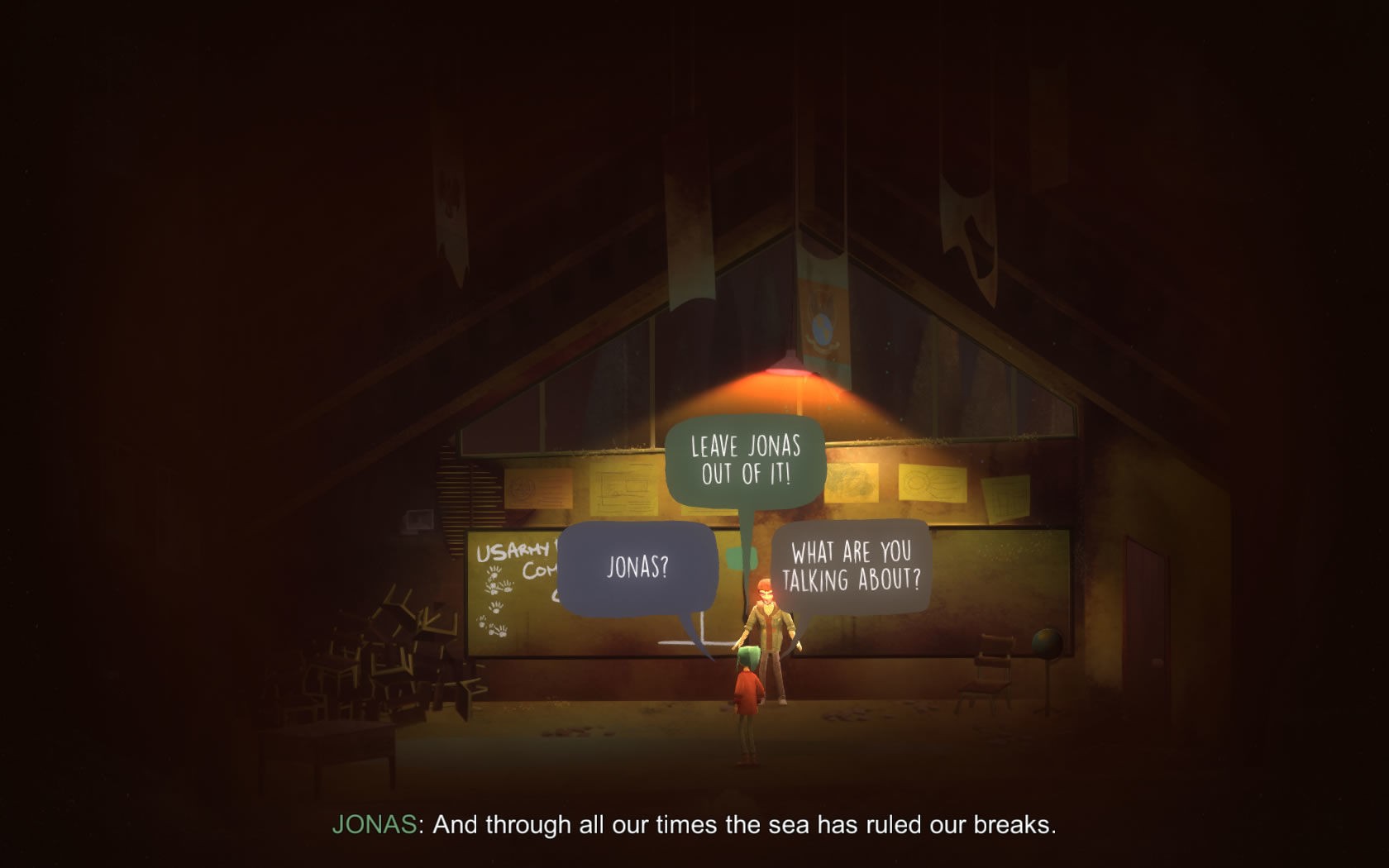Select the "Jonas?" dialogue bubble

tap(637, 567)
